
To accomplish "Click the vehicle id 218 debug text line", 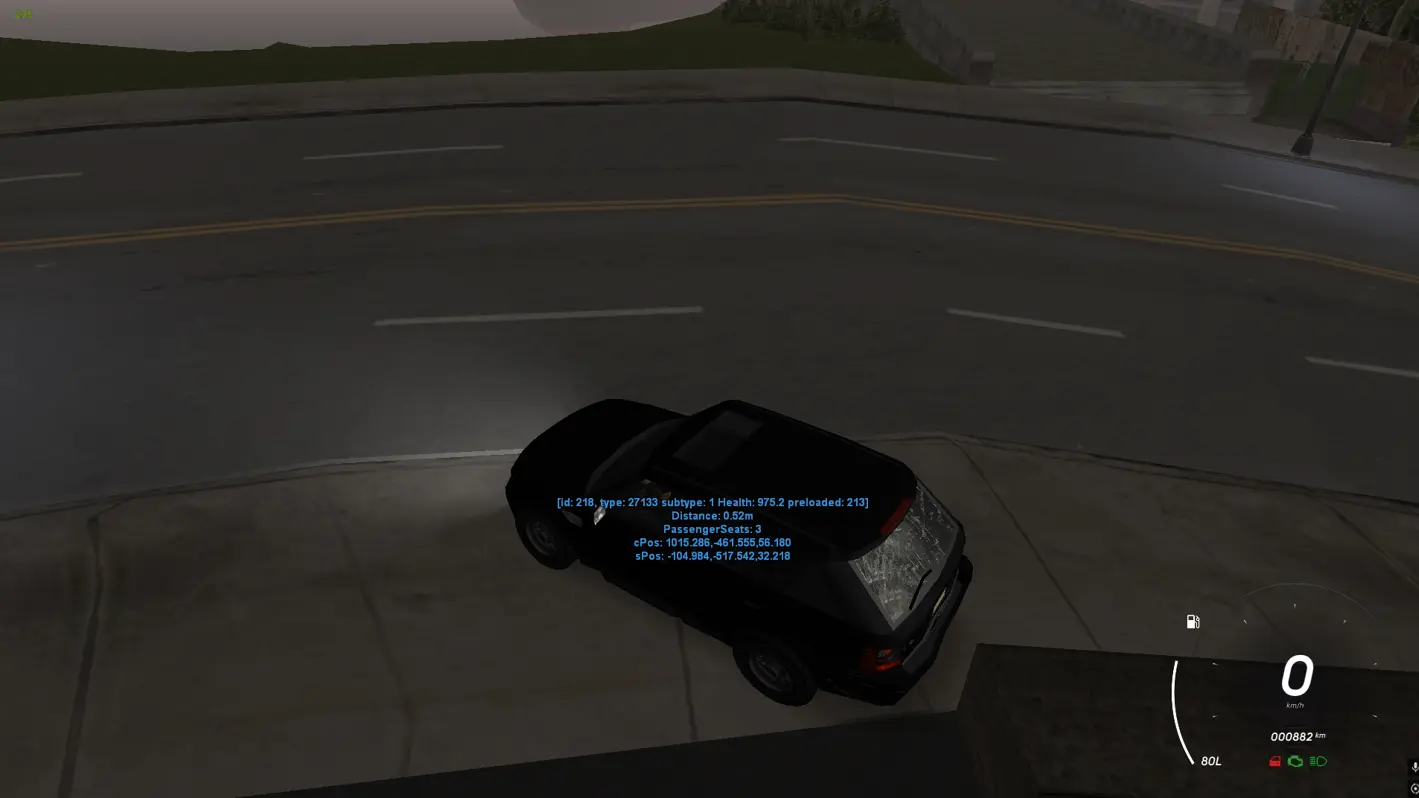I will [711, 502].
